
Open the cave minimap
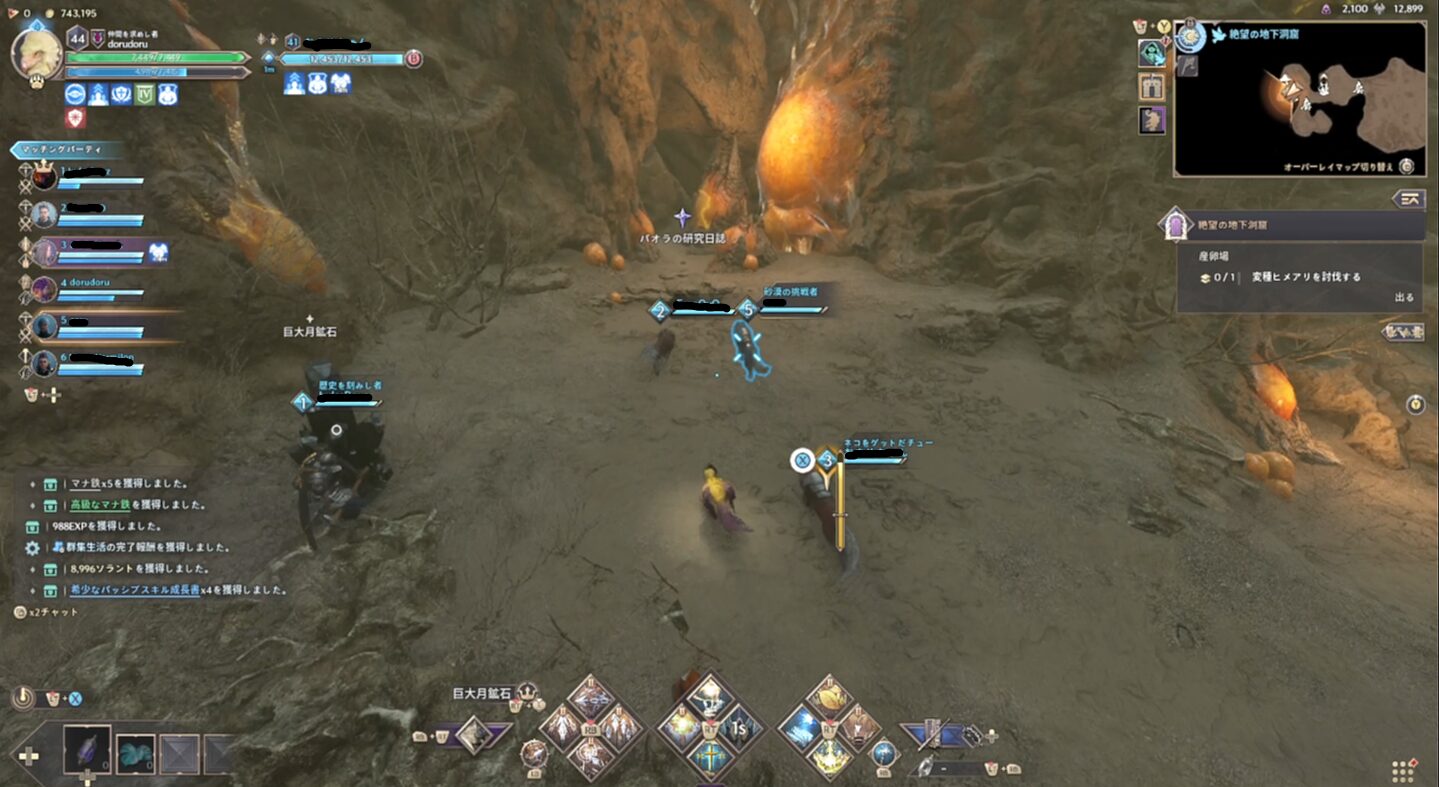pos(1299,98)
